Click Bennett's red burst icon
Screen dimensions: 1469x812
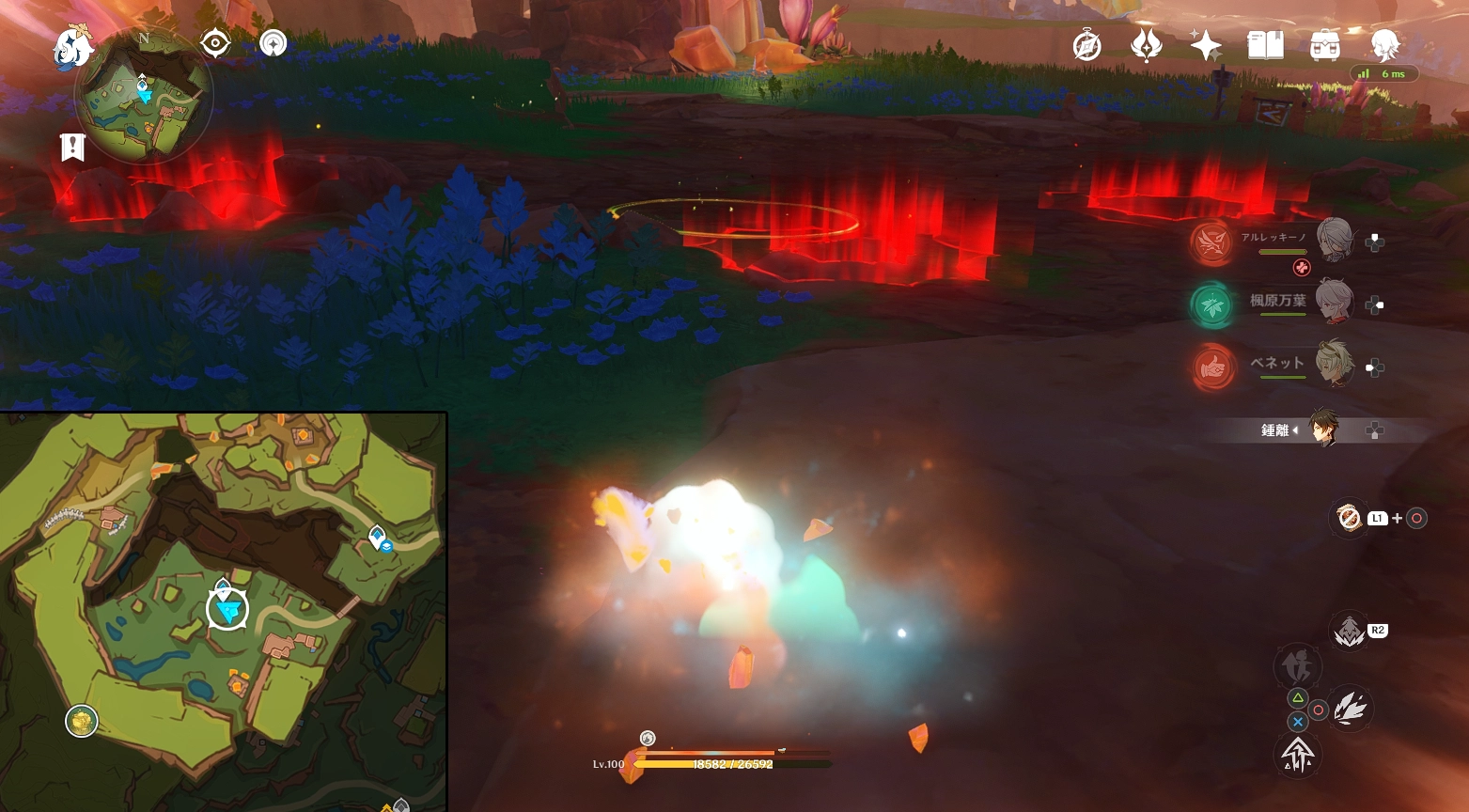[1212, 367]
